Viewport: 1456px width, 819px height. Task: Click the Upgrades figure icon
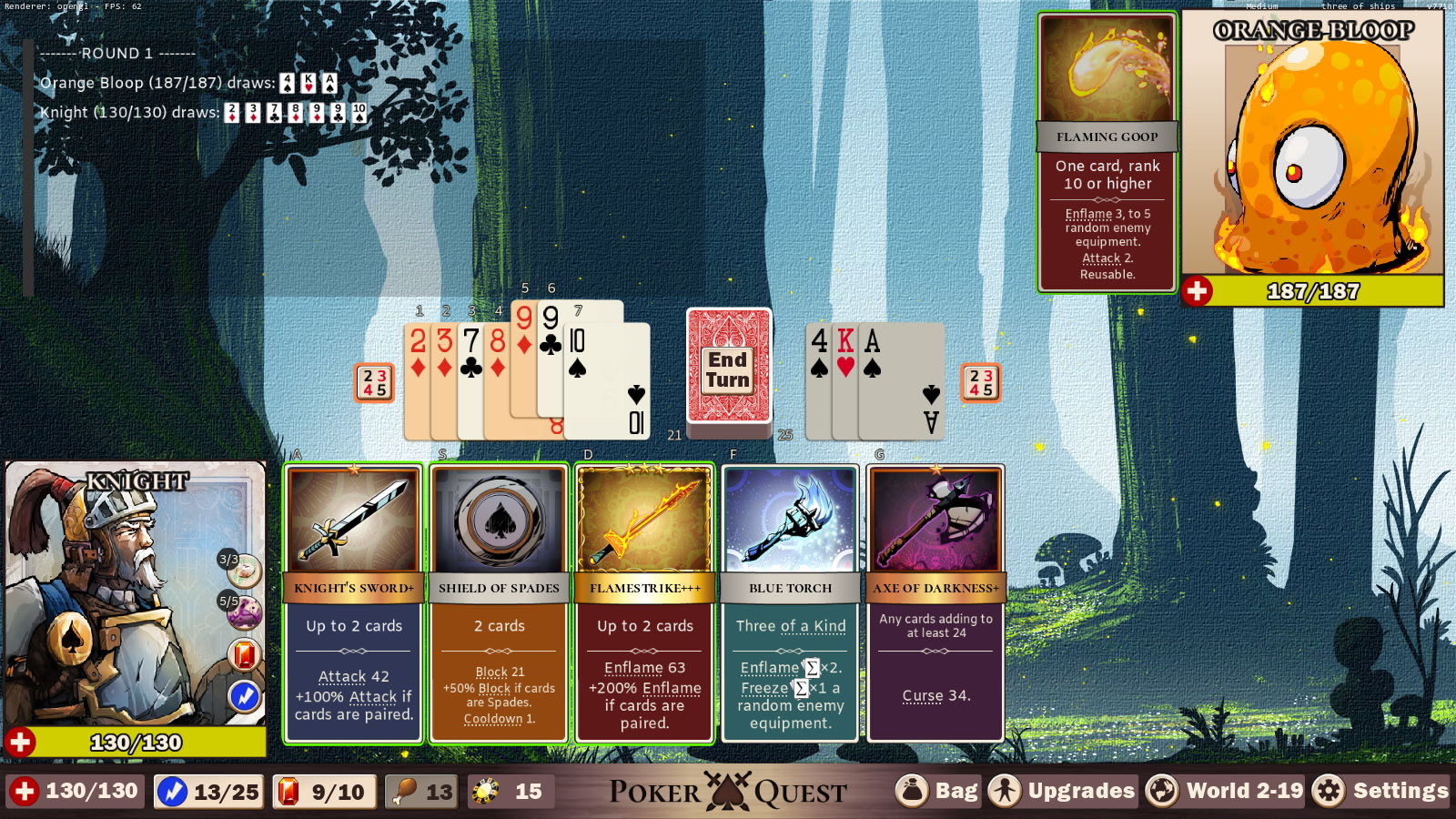[x=1005, y=790]
